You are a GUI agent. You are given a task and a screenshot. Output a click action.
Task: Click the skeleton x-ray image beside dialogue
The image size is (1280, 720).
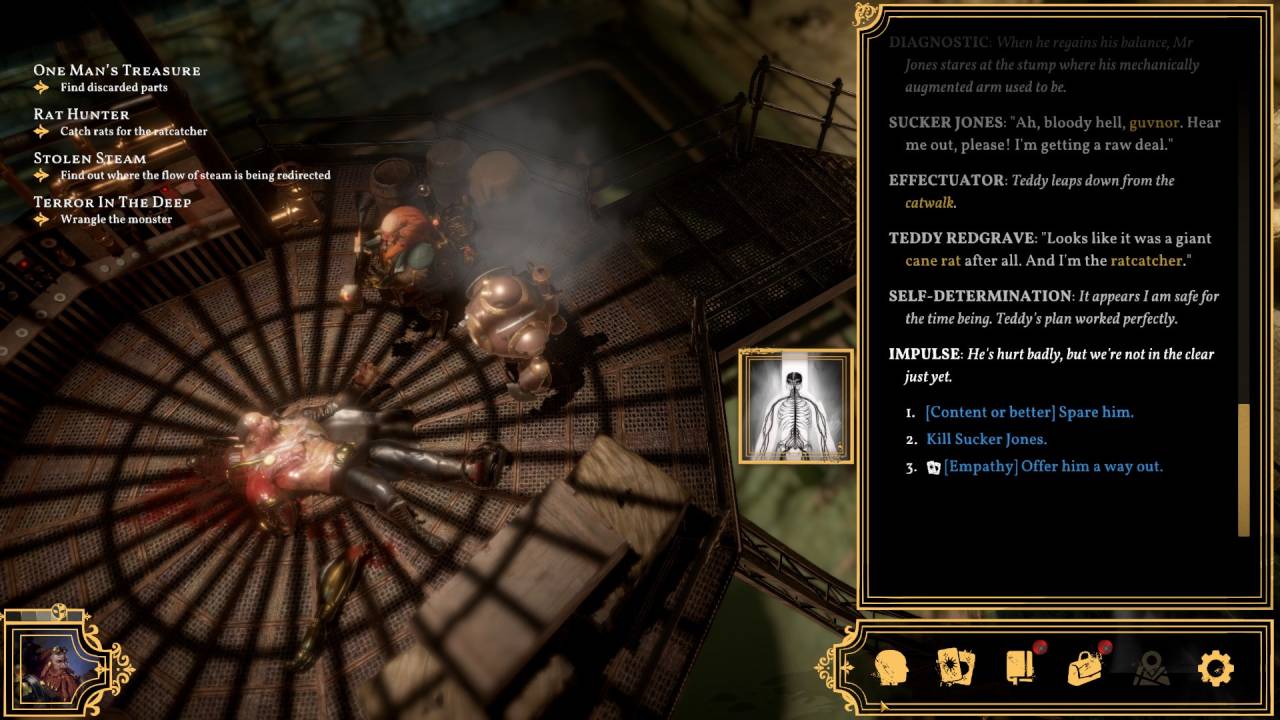pos(796,406)
